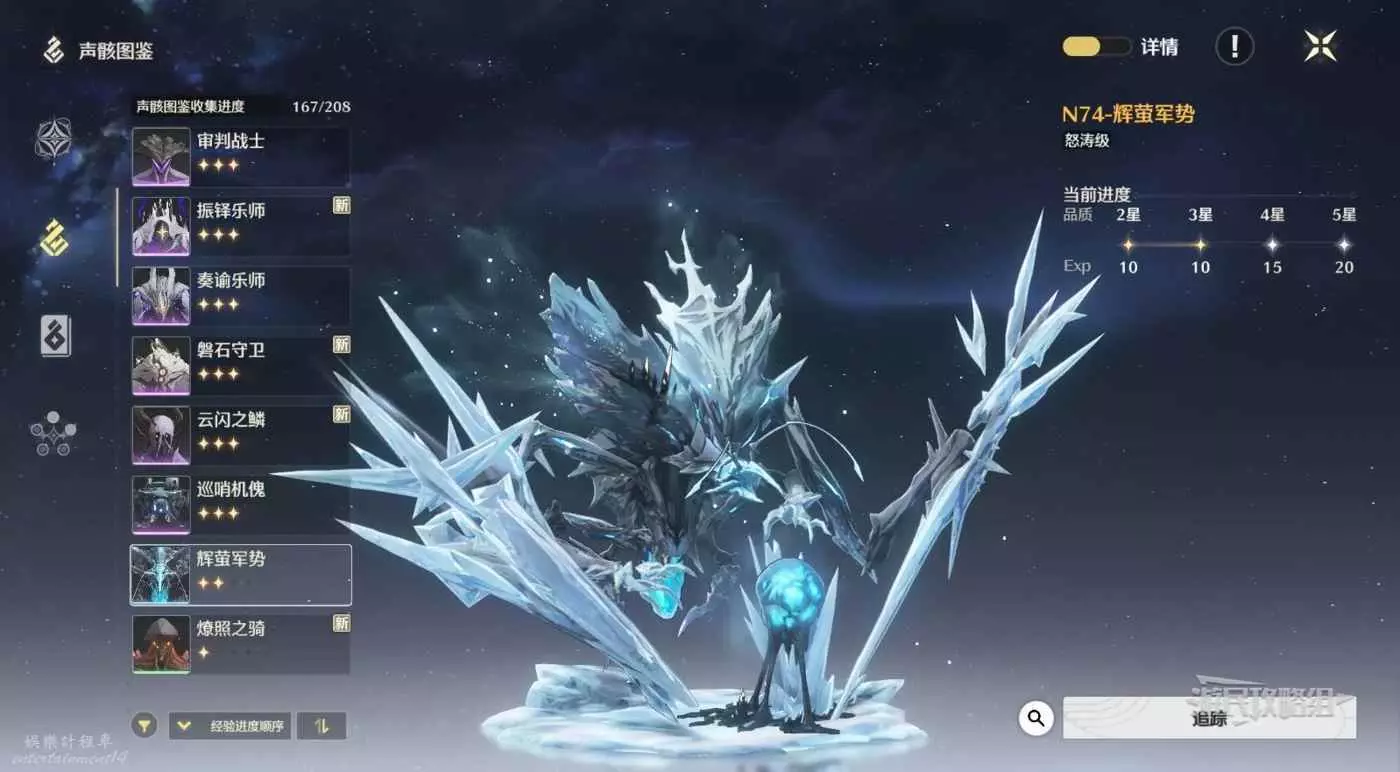The height and width of the screenshot is (772, 1400).
Task: Click the 追踪 track button
Action: tap(1208, 718)
